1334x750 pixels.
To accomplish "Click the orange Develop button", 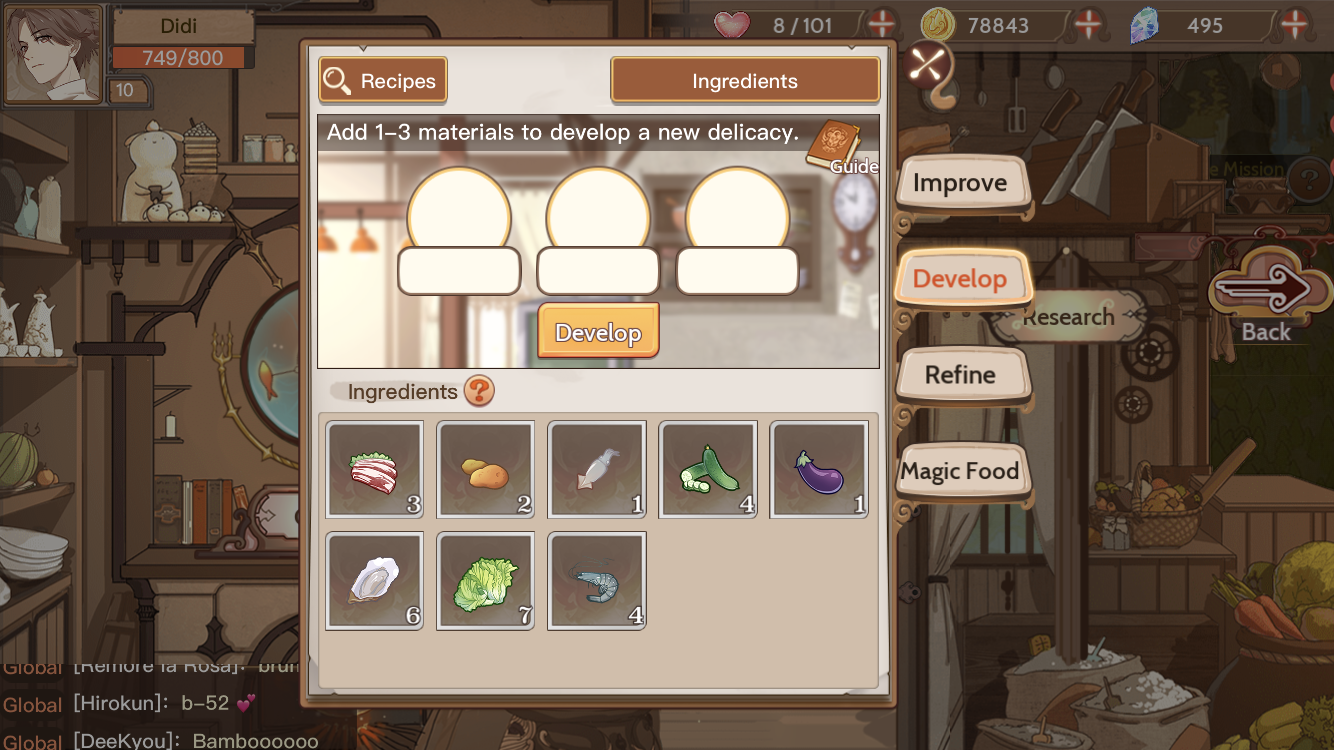I will coord(598,332).
